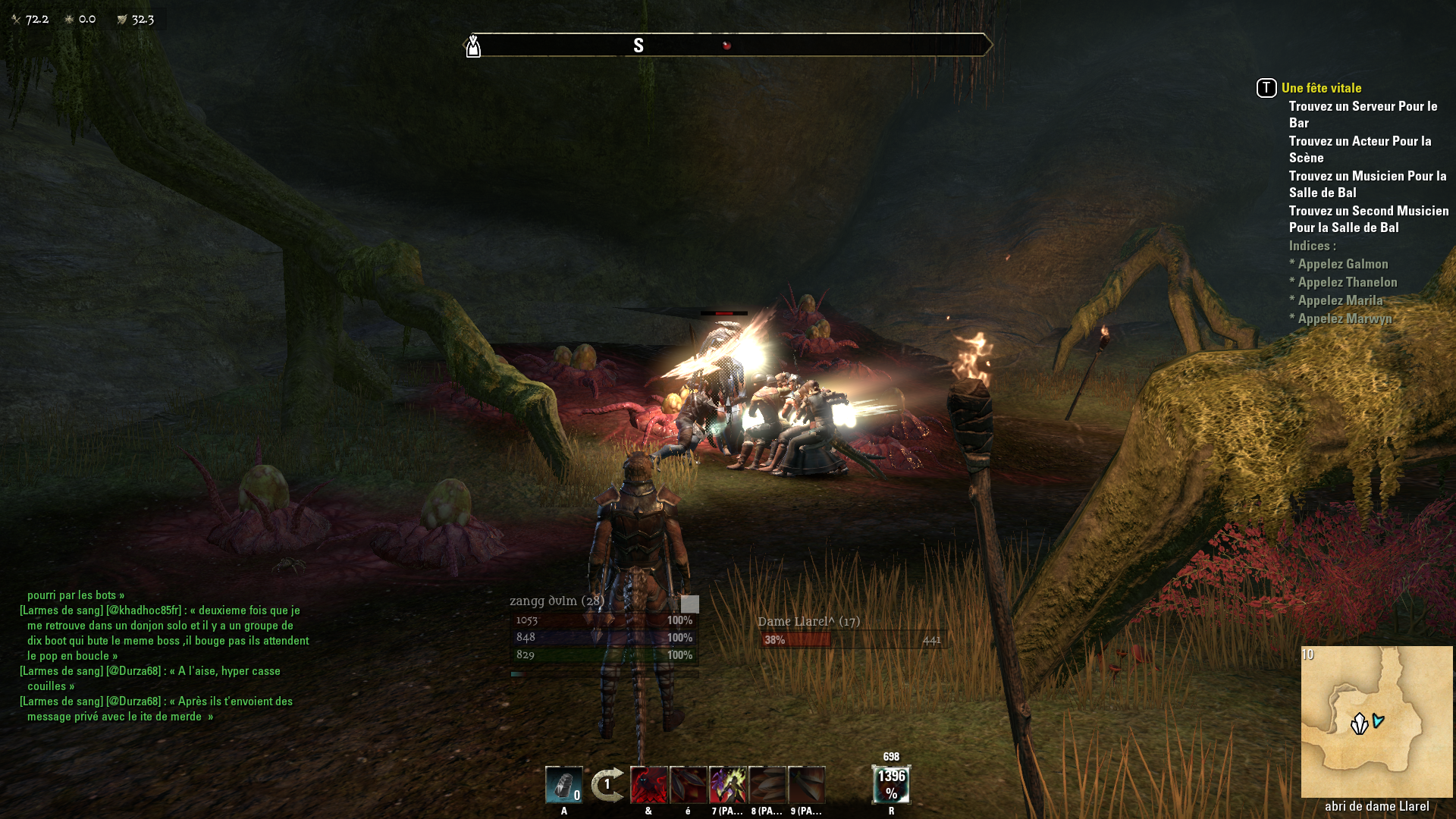Viewport: 1456px width, 819px height.
Task: Select the Une fête vitale quest title
Action: [x=1321, y=88]
